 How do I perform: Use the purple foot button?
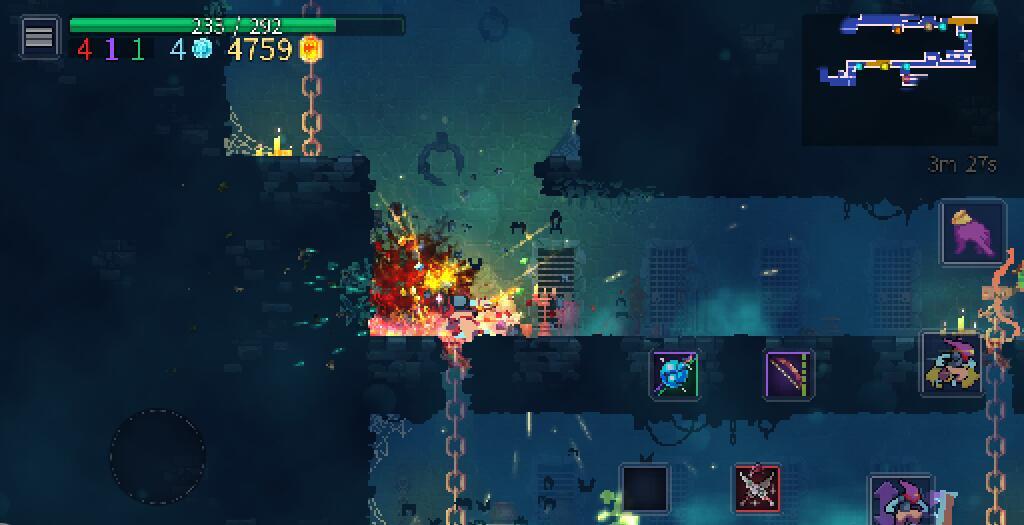pos(972,232)
